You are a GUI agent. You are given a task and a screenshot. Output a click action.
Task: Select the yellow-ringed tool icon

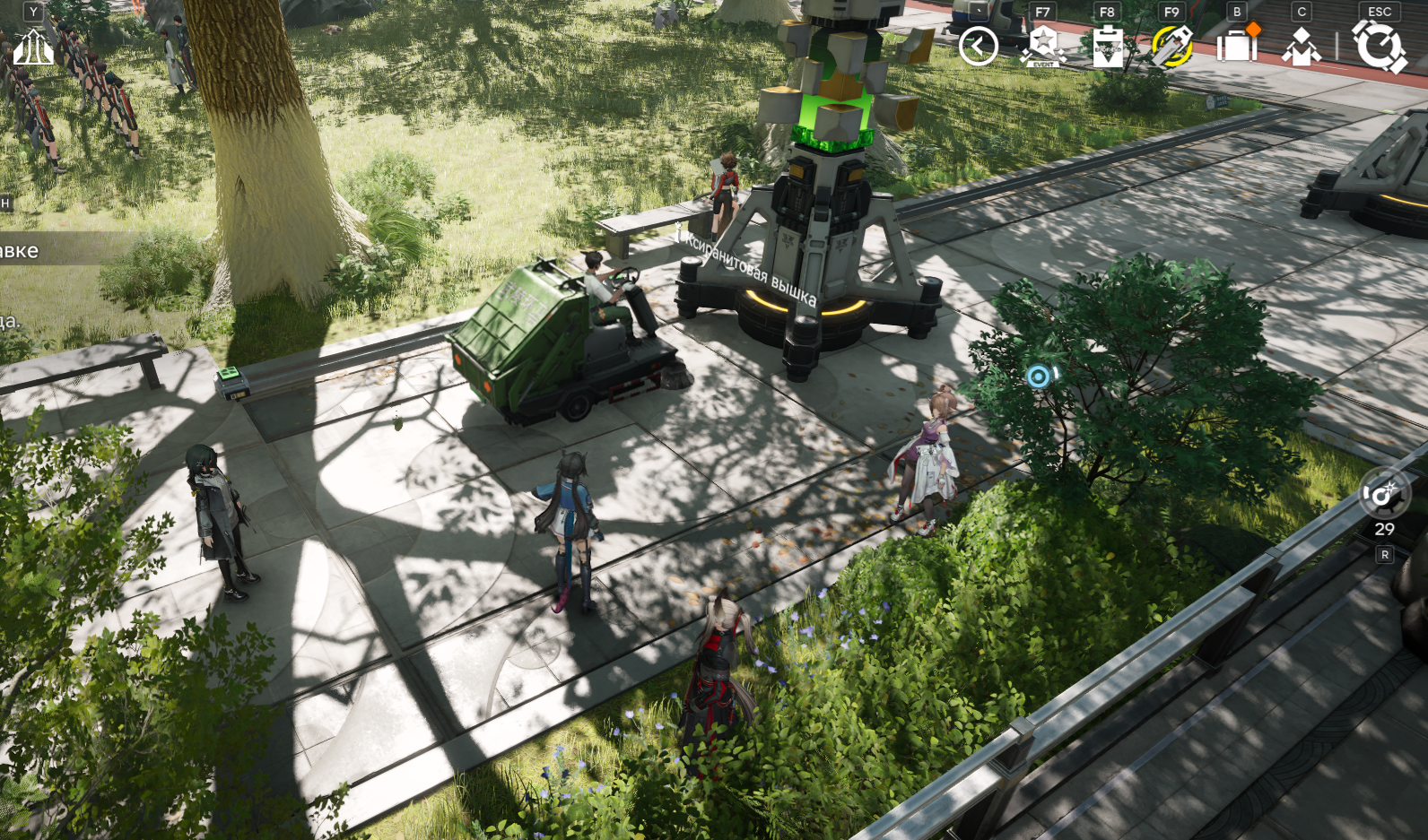click(x=1171, y=46)
